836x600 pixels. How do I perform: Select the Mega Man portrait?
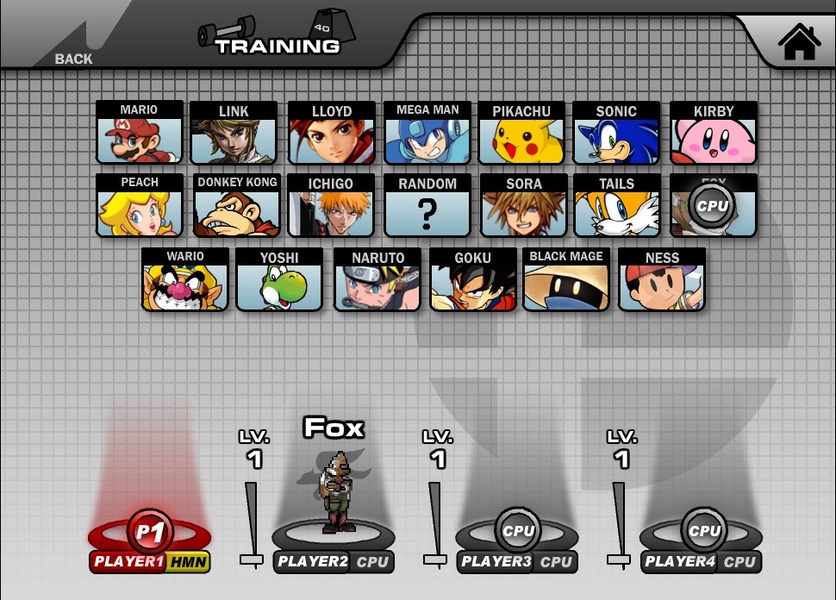[x=427, y=132]
